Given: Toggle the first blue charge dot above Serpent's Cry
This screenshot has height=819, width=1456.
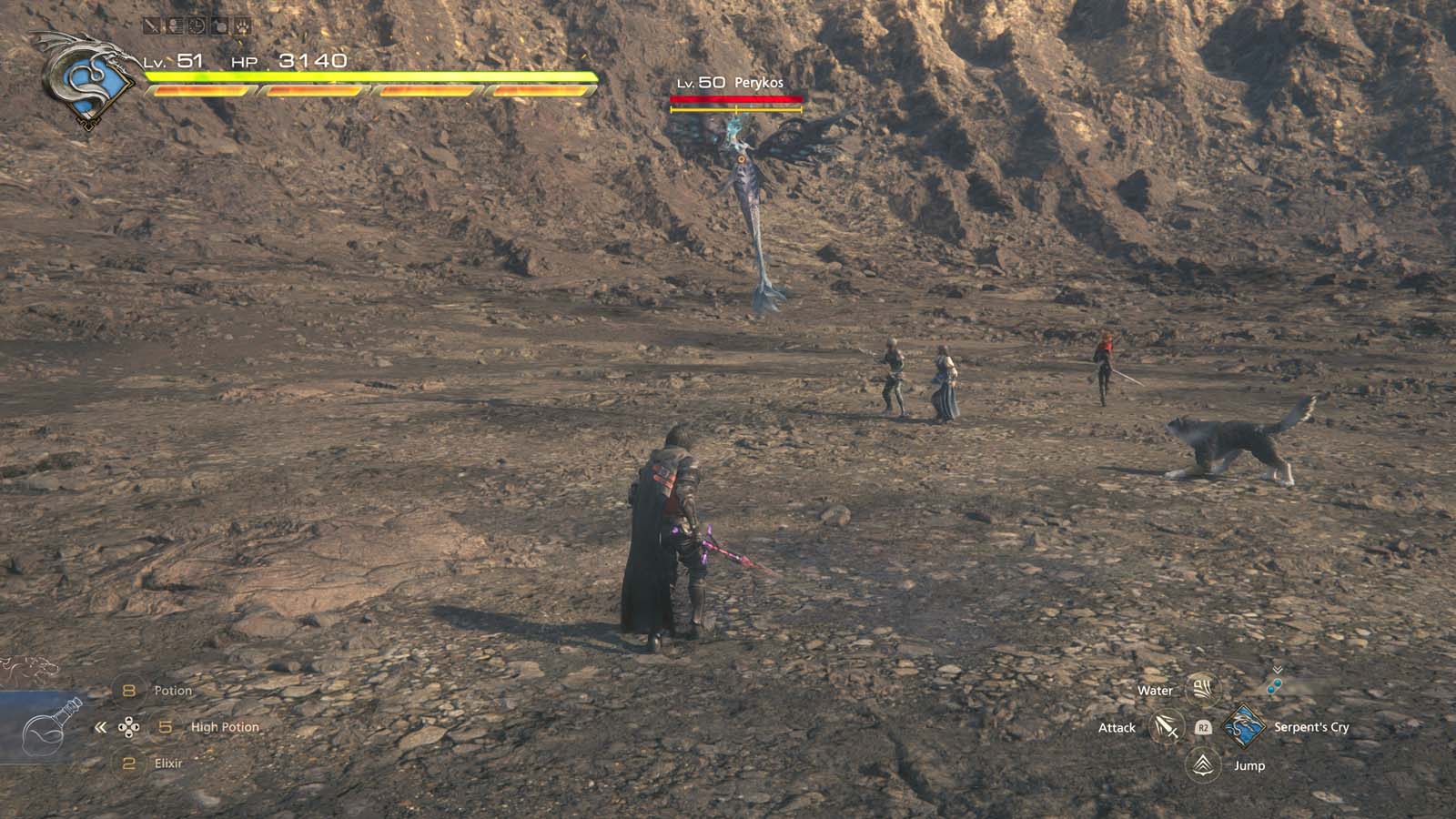Looking at the screenshot, I should 1277,684.
